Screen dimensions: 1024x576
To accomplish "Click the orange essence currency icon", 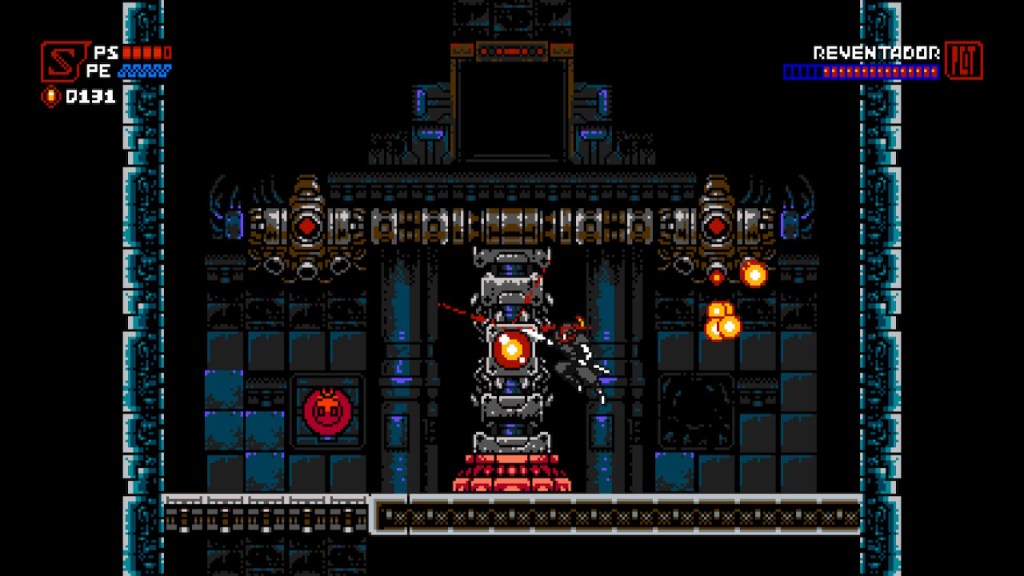I will point(51,97).
